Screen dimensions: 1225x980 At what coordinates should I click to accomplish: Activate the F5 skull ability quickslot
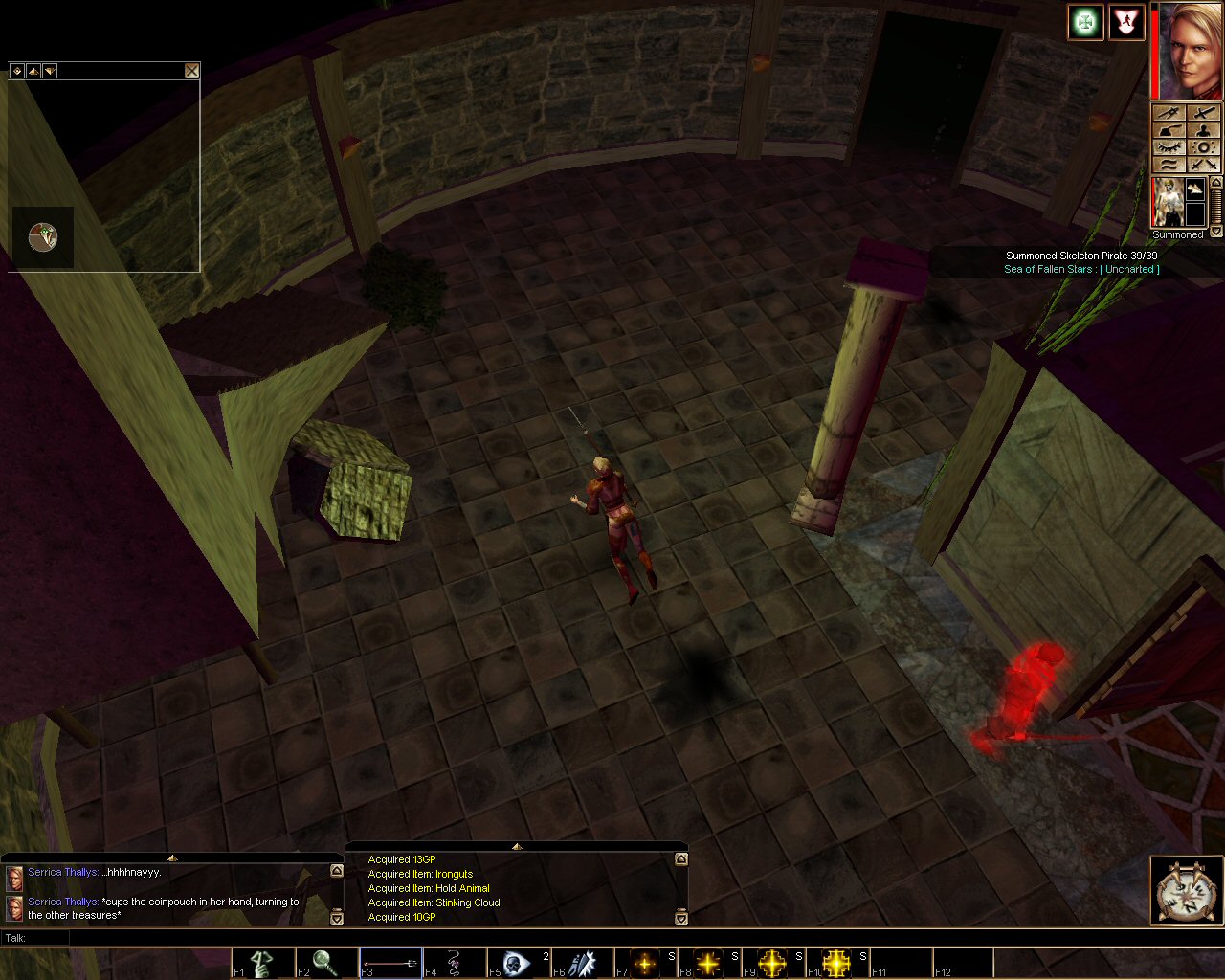(x=518, y=963)
